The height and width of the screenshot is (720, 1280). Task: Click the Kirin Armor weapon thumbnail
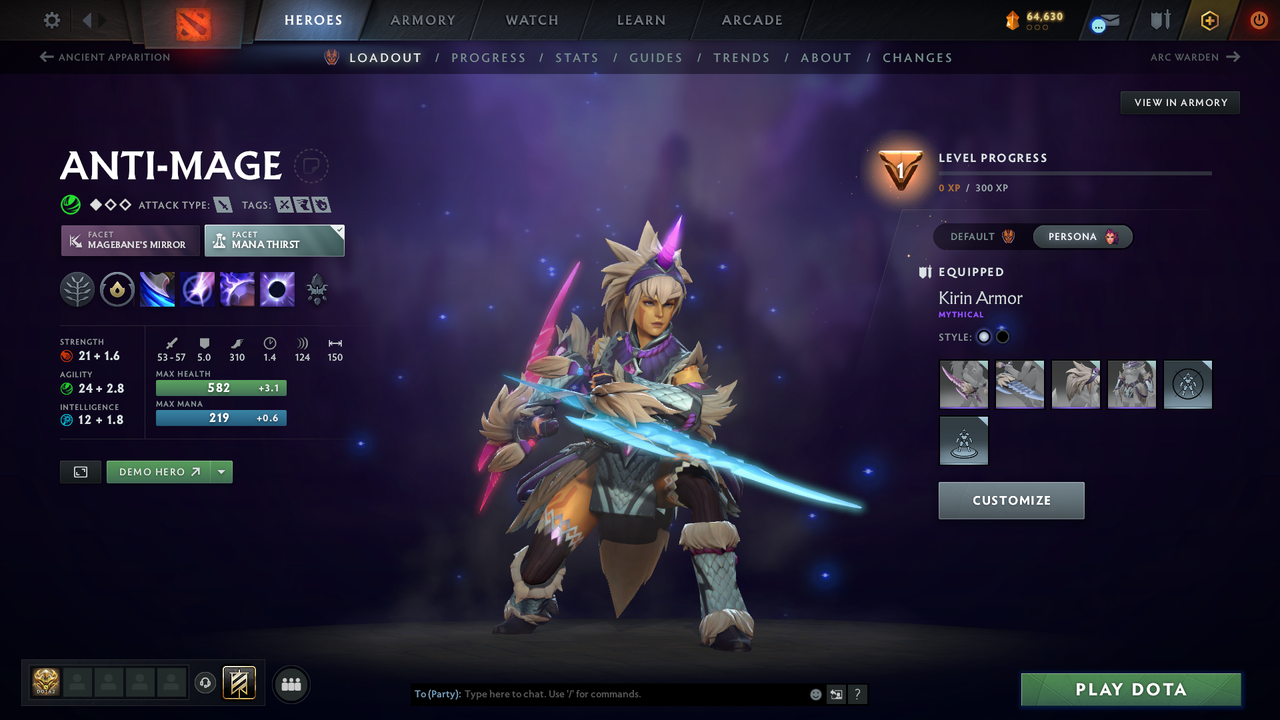tap(963, 384)
